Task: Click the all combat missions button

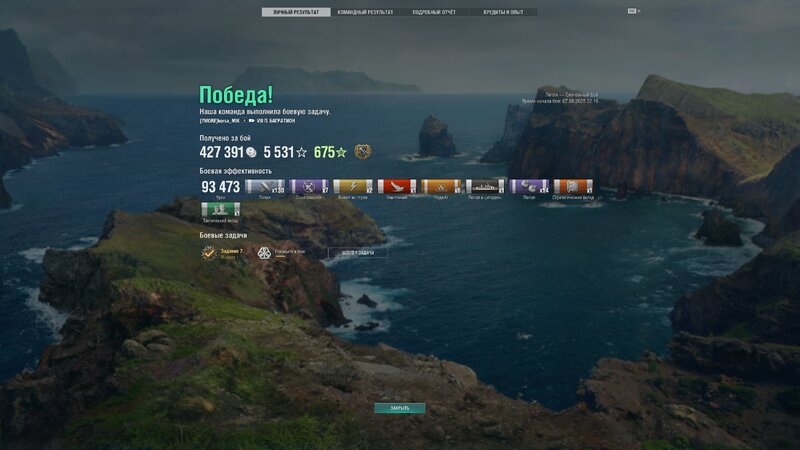Action: point(358,253)
